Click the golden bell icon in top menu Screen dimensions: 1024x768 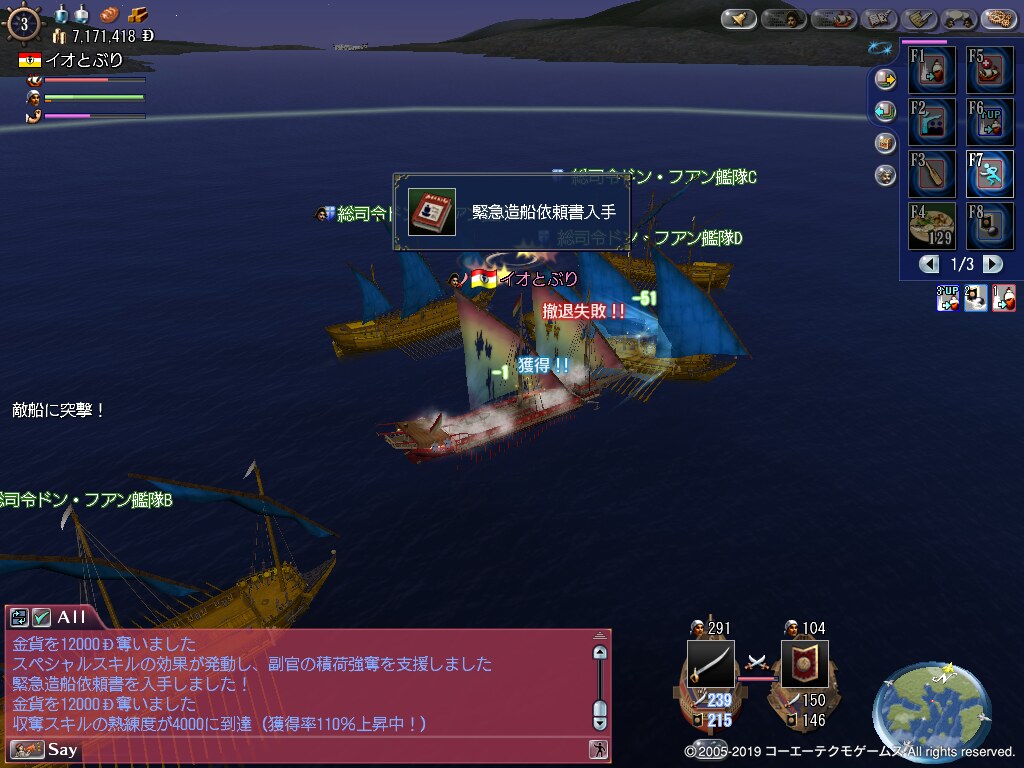[739, 19]
